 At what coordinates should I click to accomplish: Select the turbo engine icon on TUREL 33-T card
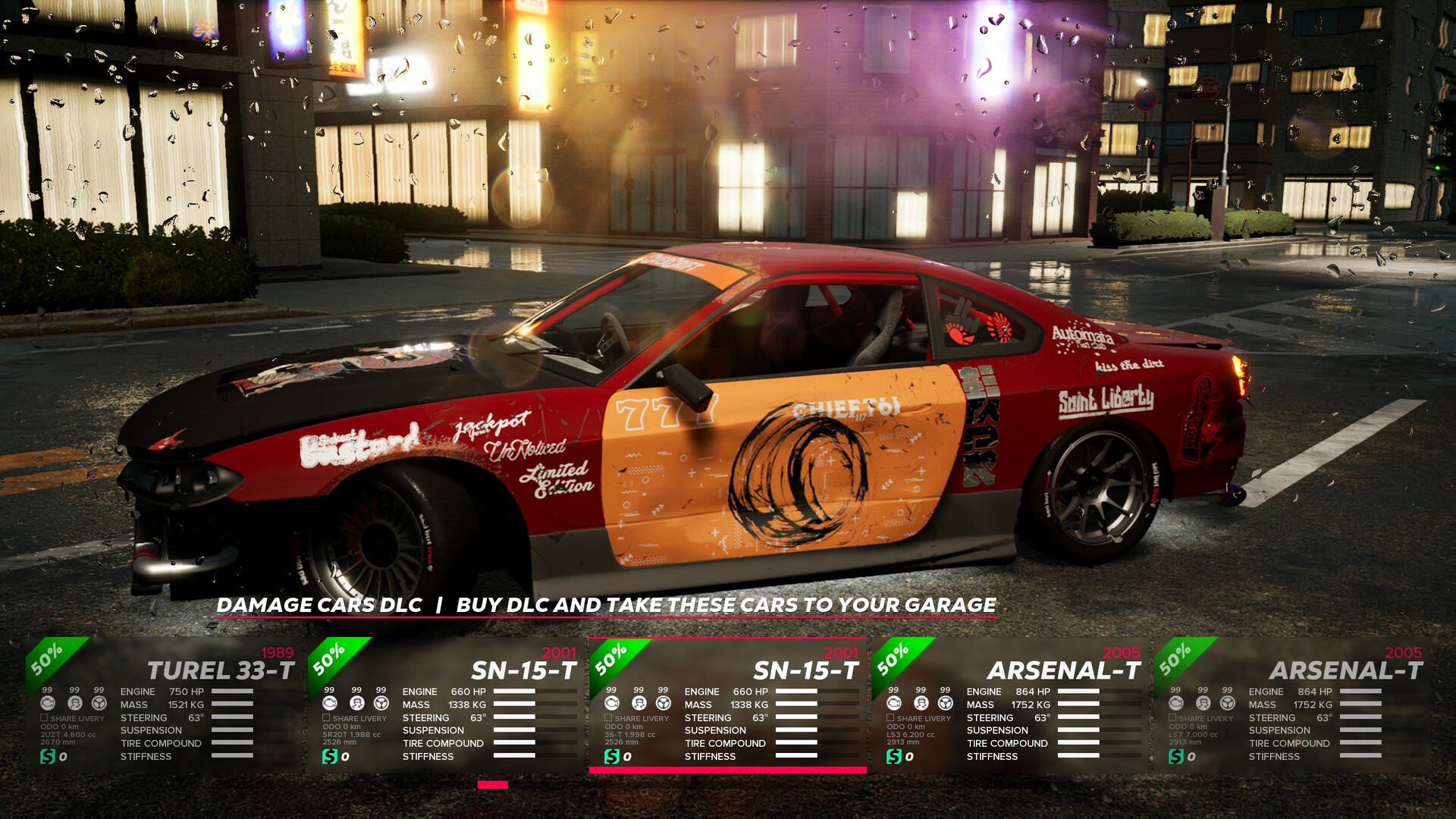(48, 704)
